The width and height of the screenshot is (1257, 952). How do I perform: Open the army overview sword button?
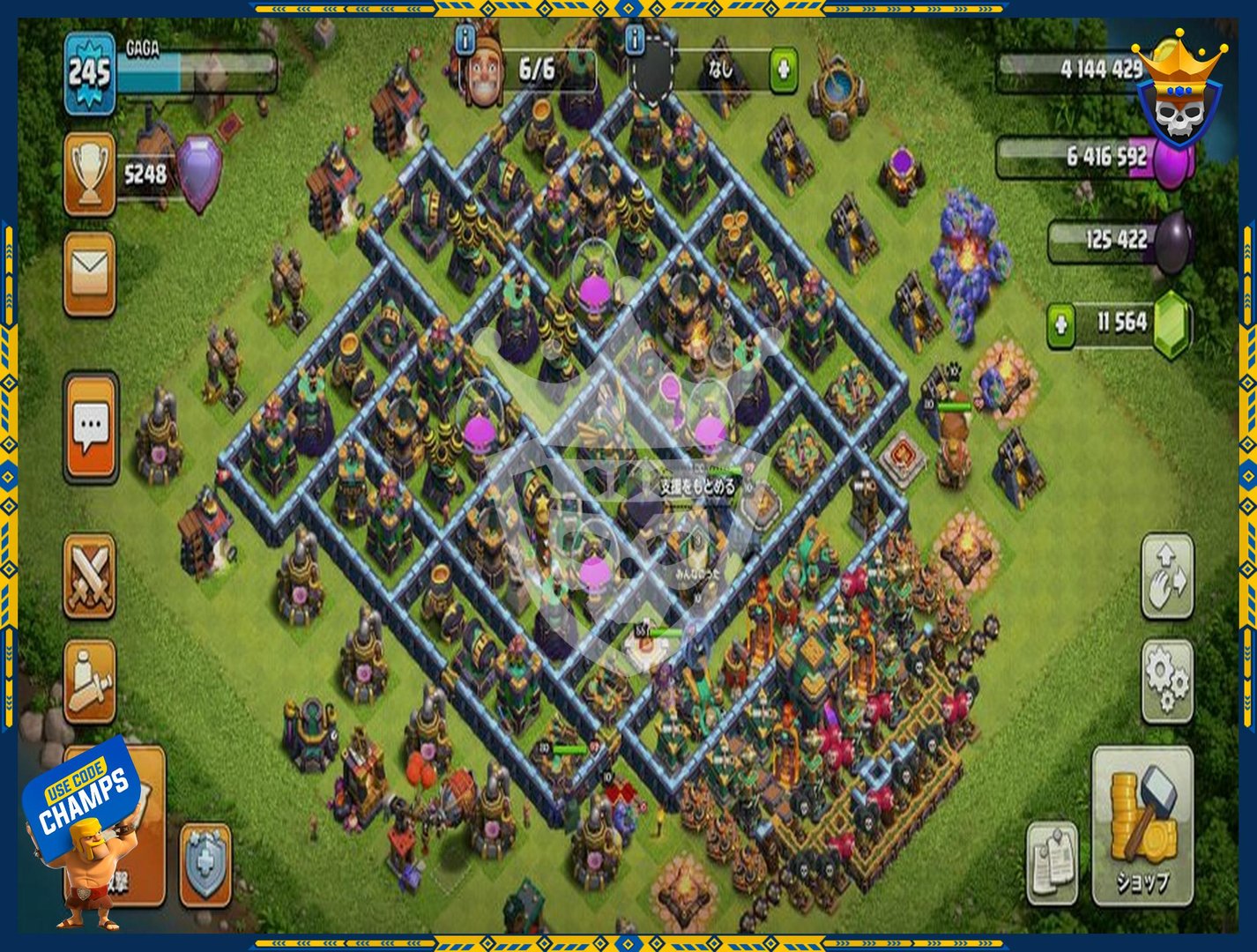click(89, 681)
